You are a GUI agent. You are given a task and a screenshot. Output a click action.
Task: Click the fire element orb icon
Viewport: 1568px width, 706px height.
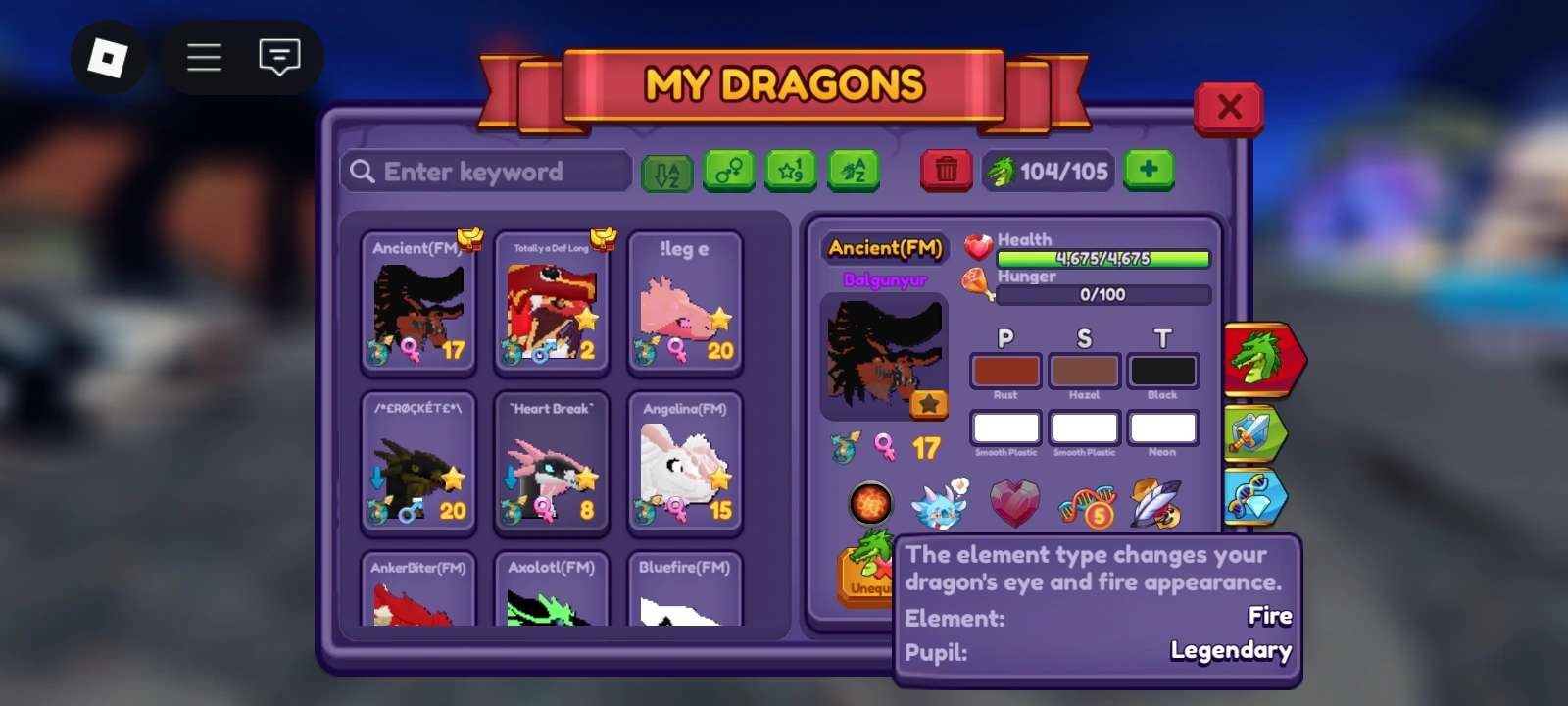click(x=869, y=504)
